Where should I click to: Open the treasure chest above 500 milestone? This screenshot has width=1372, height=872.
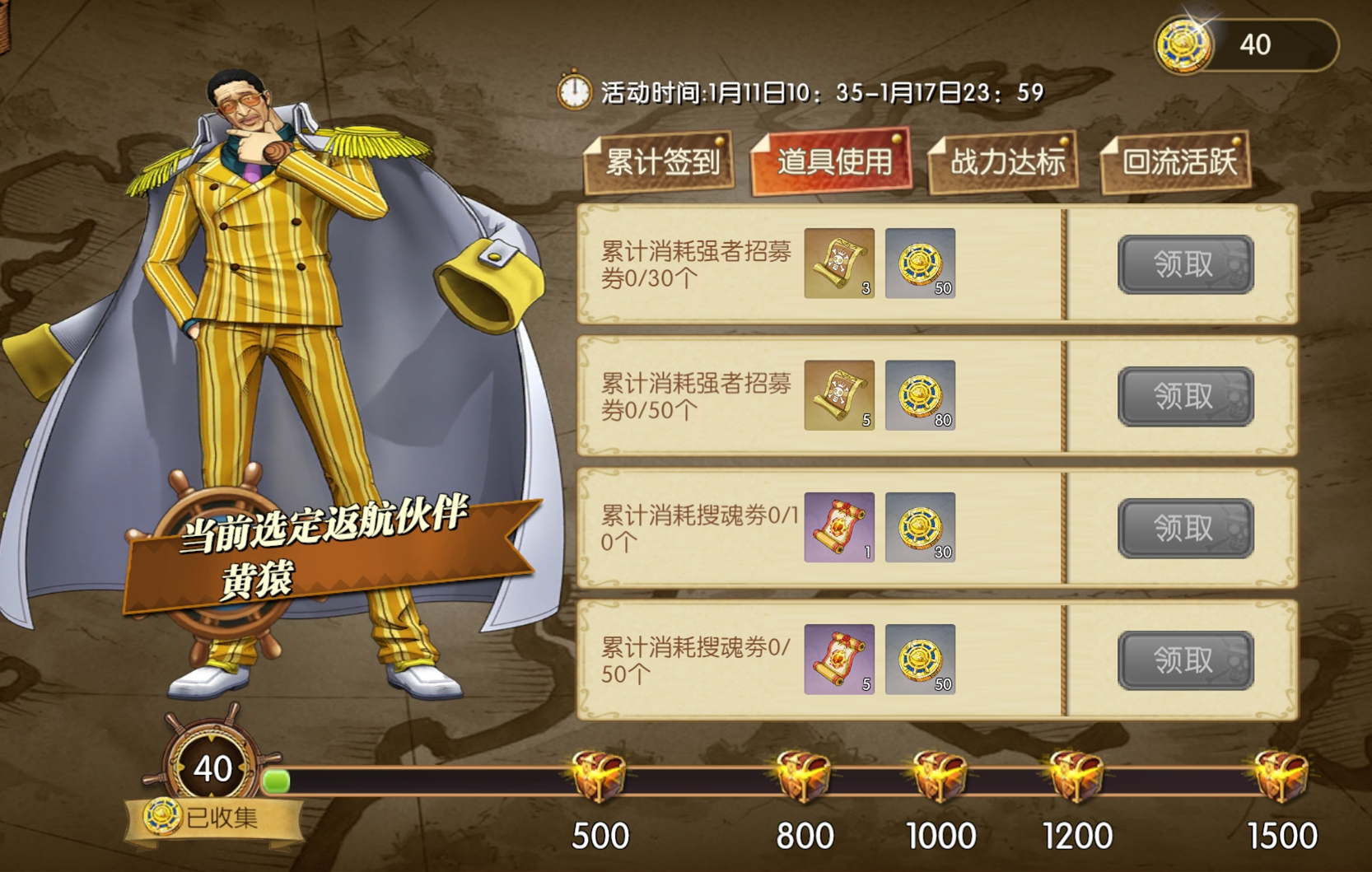pos(600,776)
